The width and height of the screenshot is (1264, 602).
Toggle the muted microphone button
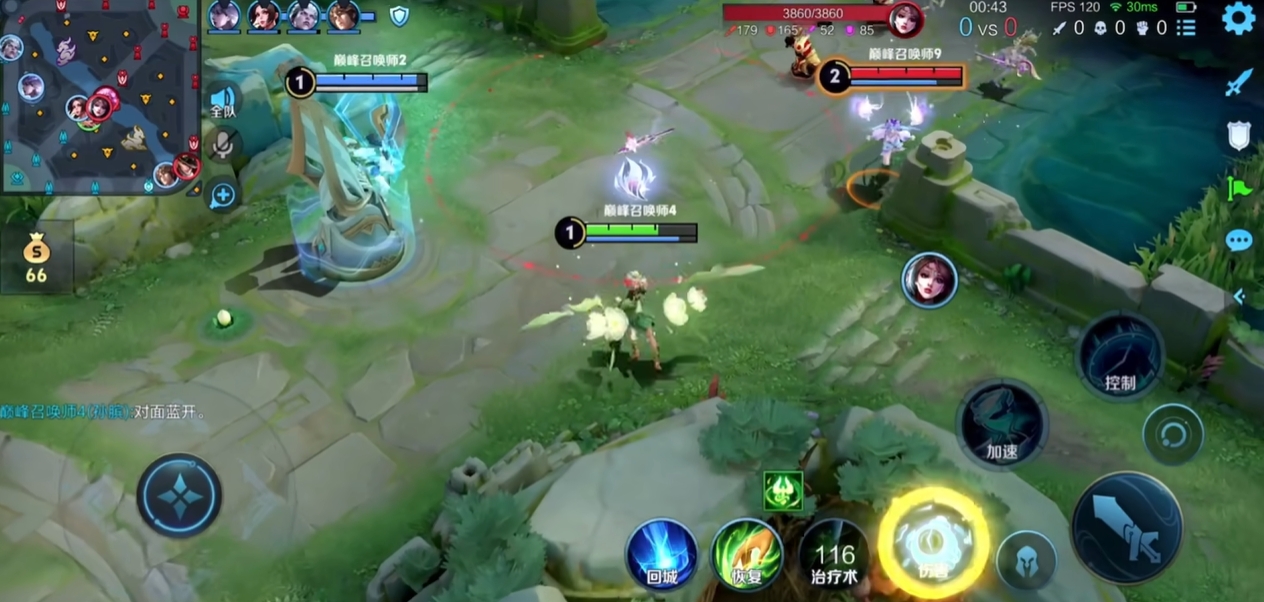point(222,146)
